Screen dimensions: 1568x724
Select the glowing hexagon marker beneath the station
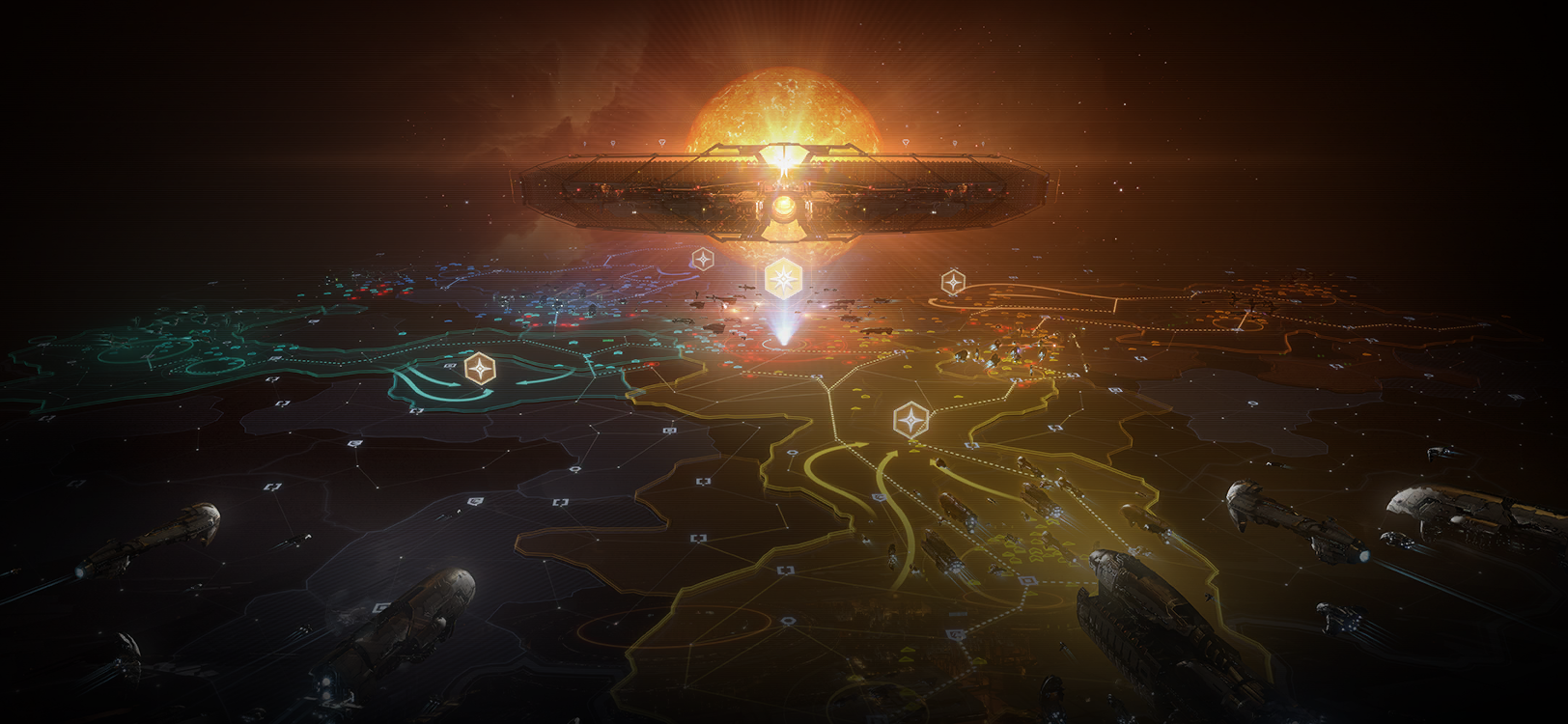(x=780, y=278)
